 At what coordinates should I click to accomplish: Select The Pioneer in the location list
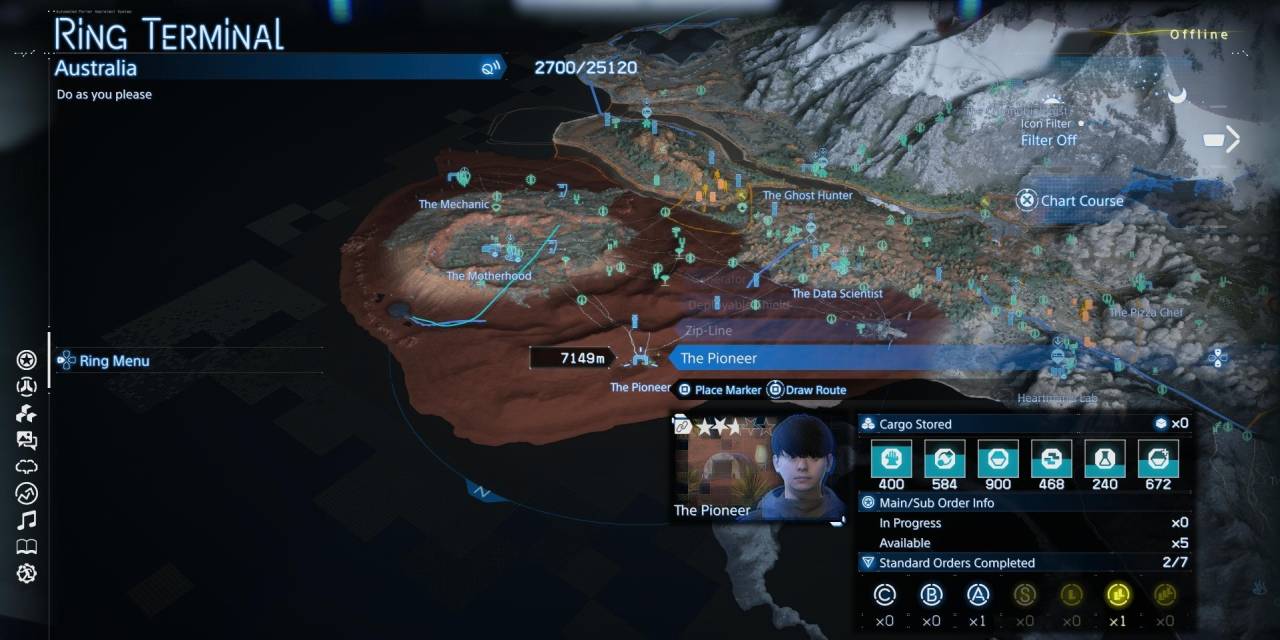click(718, 358)
